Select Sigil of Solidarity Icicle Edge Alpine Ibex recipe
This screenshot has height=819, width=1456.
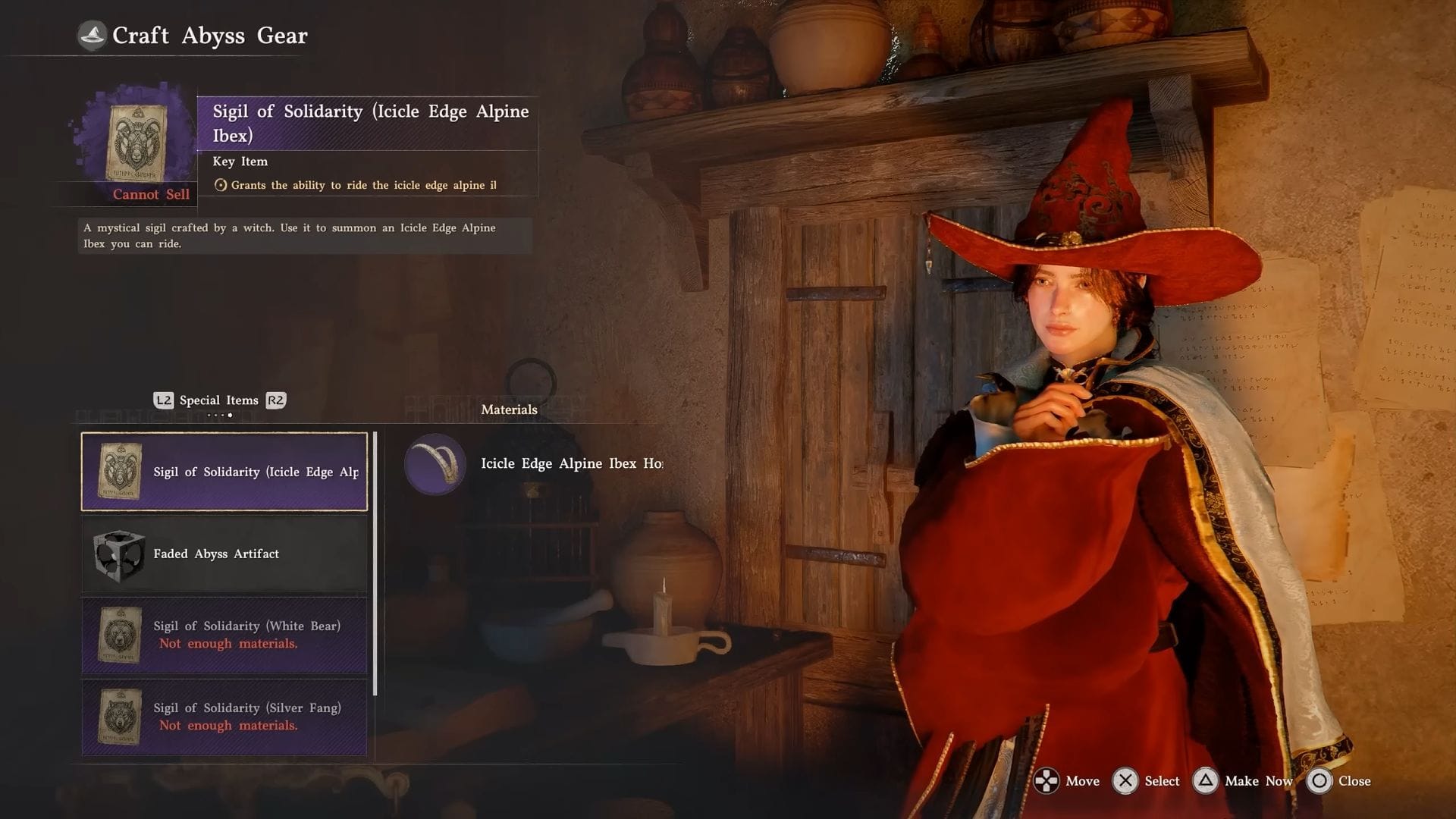click(224, 472)
